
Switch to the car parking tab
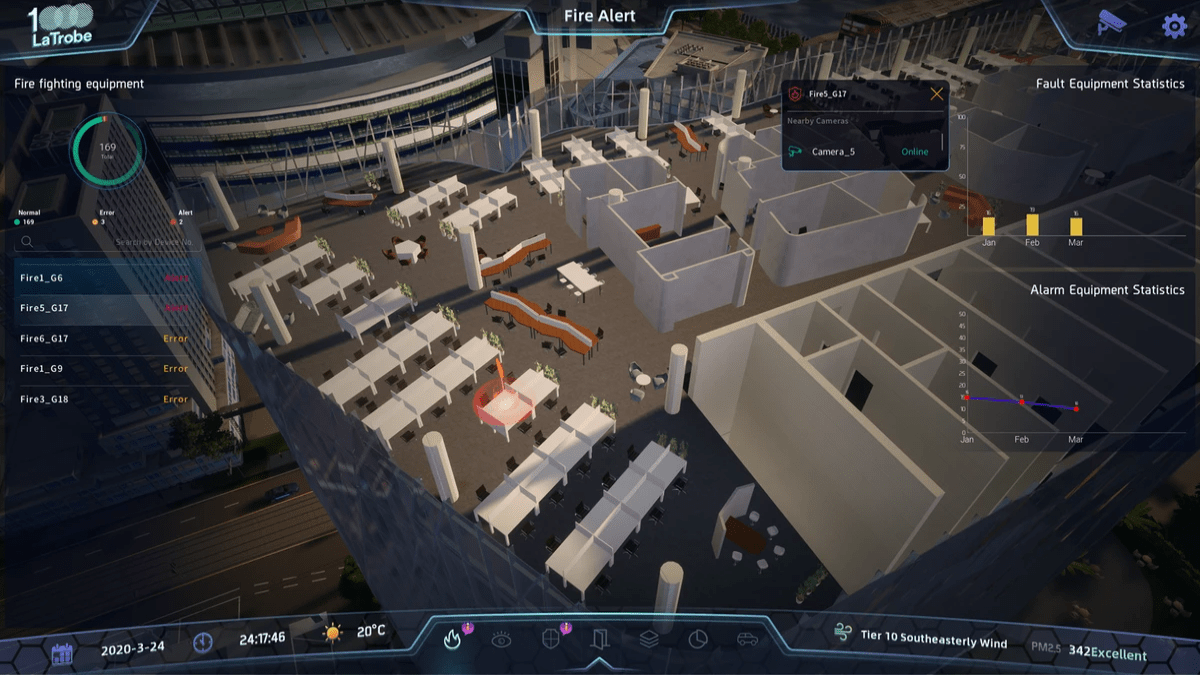tap(746, 639)
